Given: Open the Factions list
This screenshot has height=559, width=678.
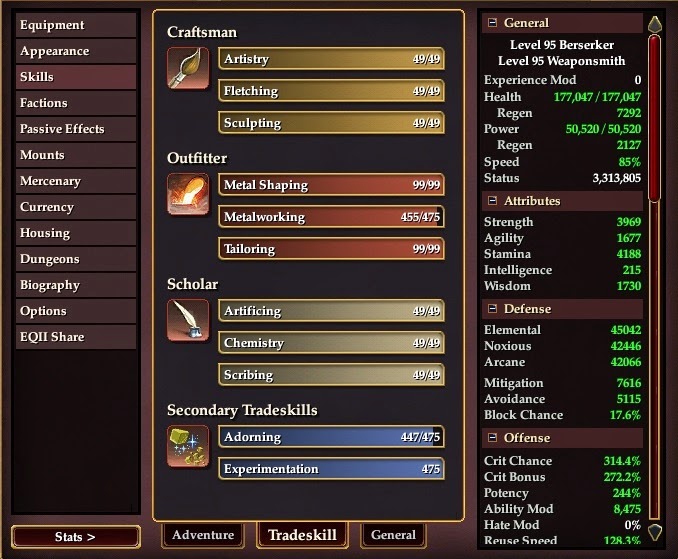Looking at the screenshot, I should coord(76,103).
